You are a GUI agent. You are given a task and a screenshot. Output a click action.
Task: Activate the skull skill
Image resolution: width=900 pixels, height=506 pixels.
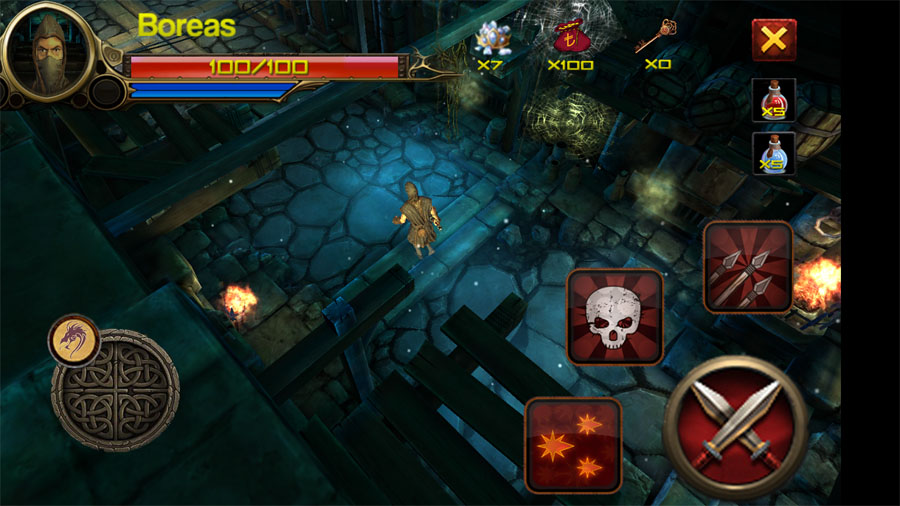coord(615,316)
